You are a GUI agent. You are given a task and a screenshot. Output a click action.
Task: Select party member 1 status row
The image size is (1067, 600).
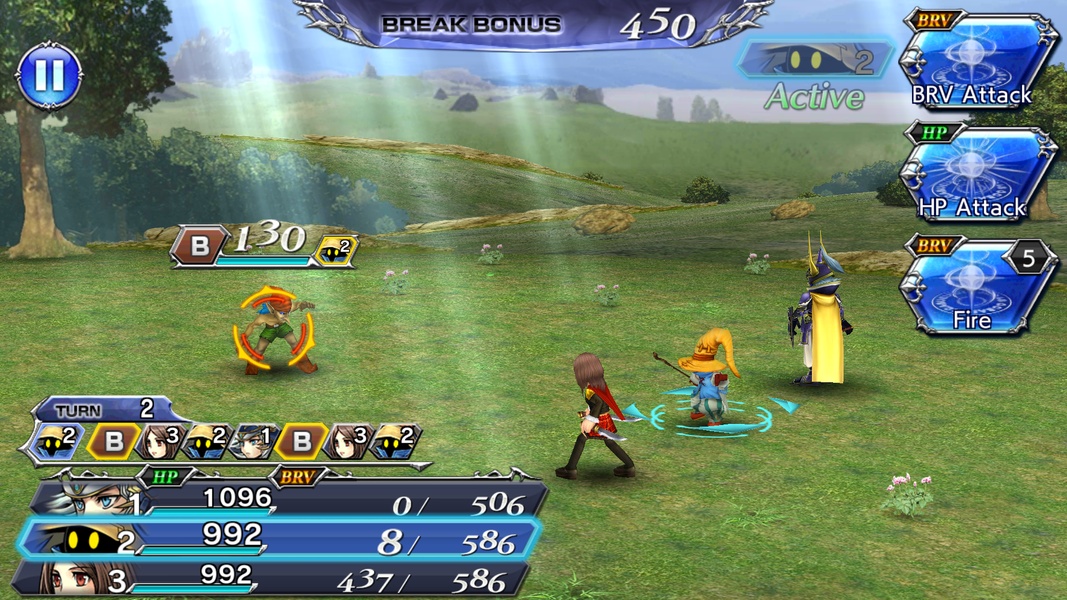point(285,499)
